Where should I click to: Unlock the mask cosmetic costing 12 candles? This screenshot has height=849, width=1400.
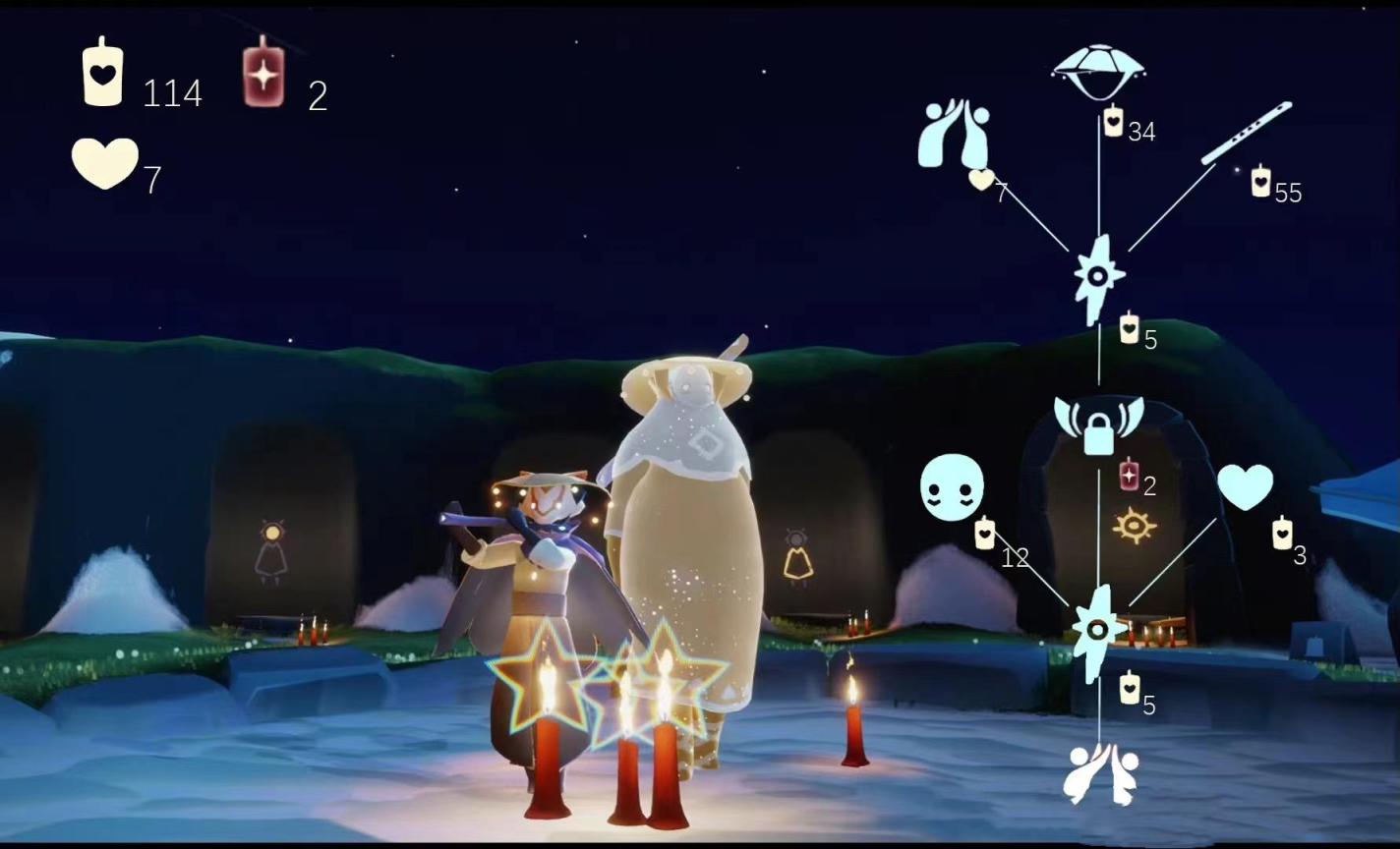pos(951,487)
